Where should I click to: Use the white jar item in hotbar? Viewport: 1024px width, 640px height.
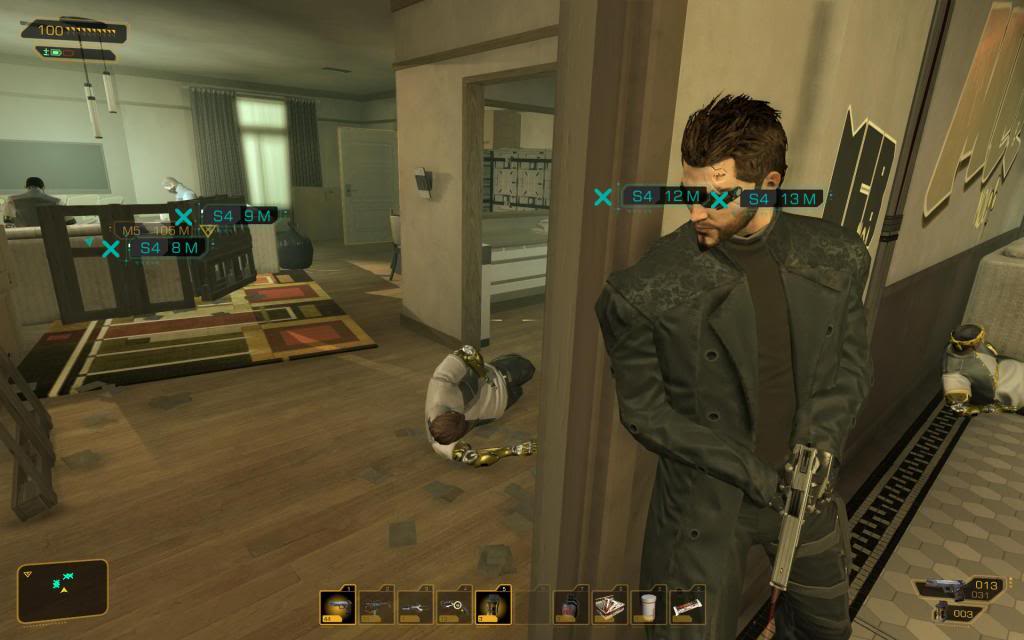(x=649, y=606)
